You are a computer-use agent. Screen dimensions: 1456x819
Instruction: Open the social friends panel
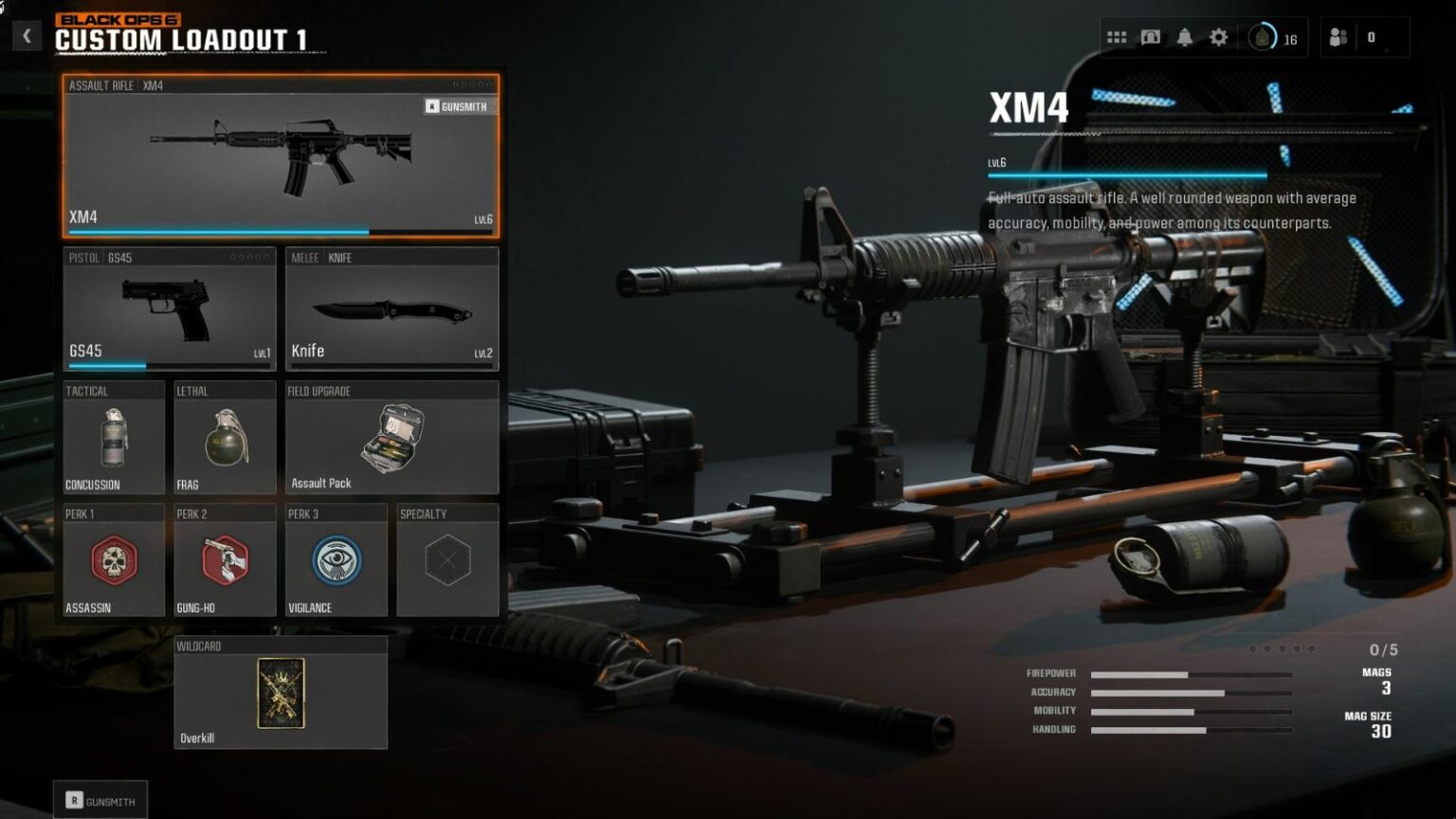pyautogui.click(x=1339, y=36)
